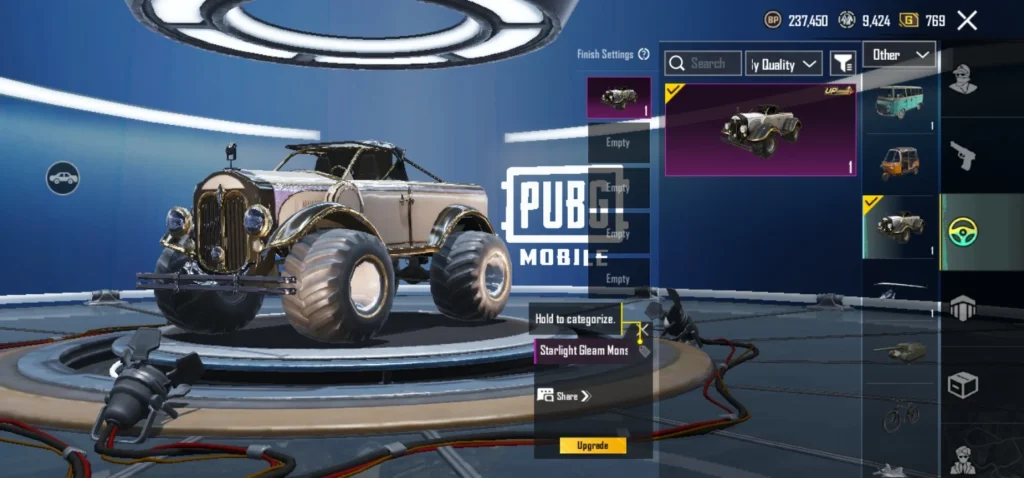Expand the Other category dropdown
The width and height of the screenshot is (1024, 478).
[900, 55]
